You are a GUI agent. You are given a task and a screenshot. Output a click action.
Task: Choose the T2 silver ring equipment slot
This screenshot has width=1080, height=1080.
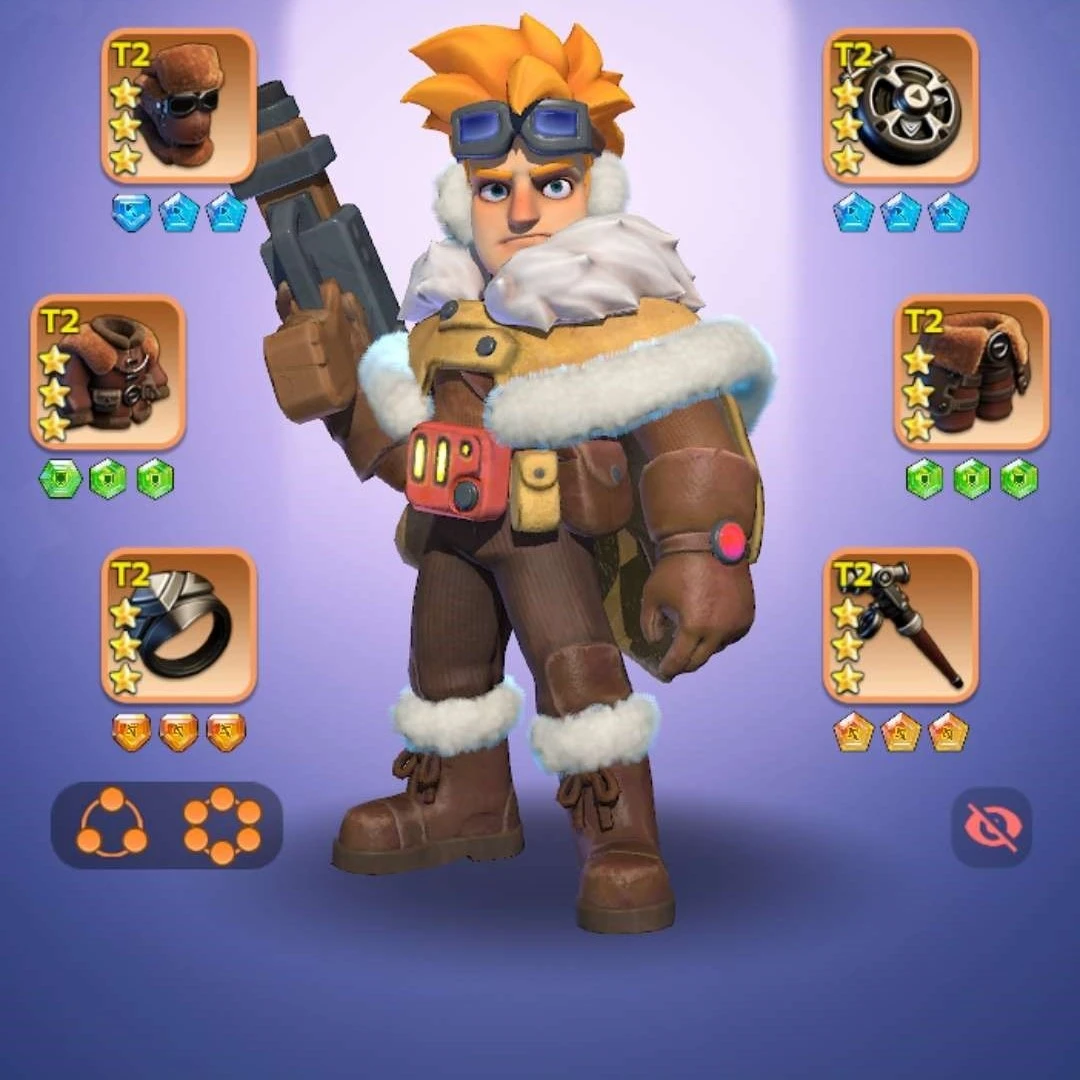coord(179,625)
